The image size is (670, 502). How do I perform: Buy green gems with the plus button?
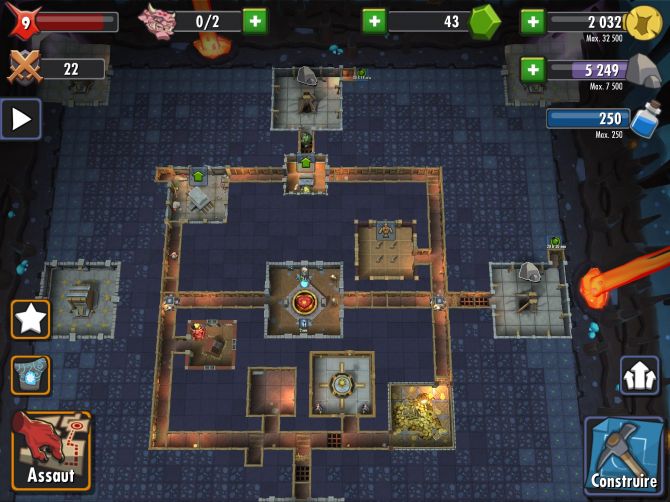tap(373, 21)
